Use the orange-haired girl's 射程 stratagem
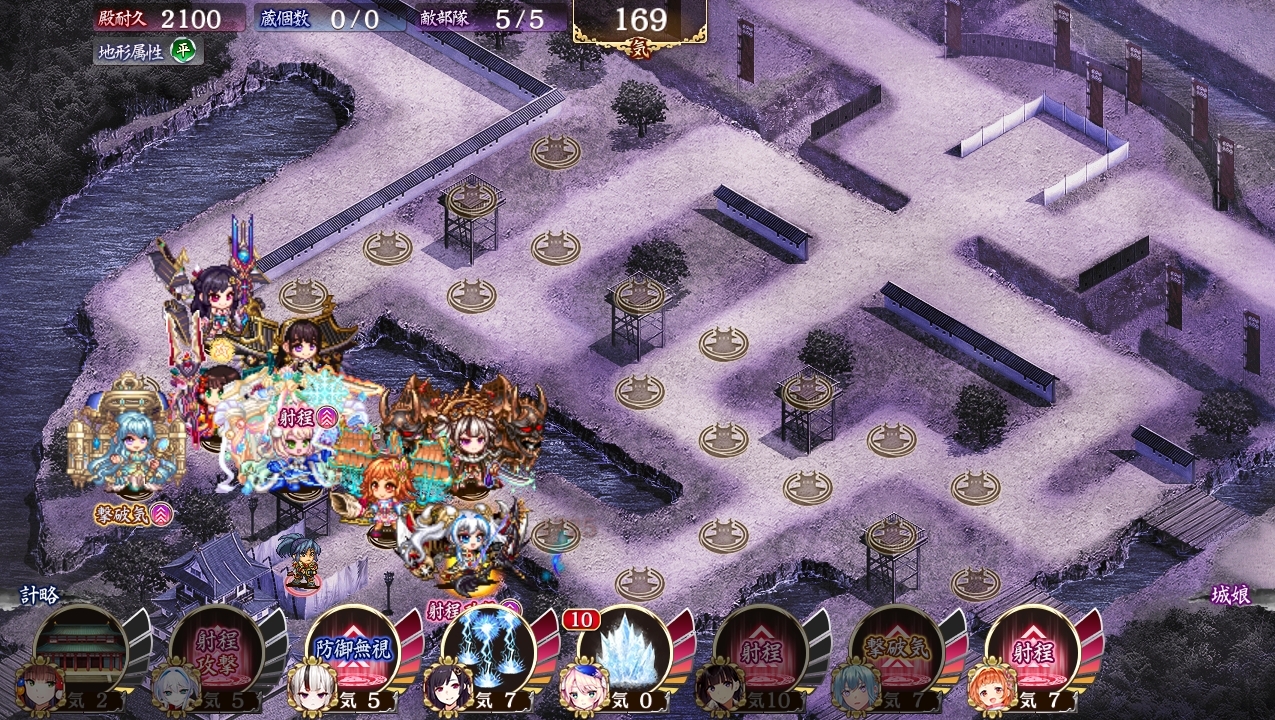The height and width of the screenshot is (720, 1275). point(1032,648)
